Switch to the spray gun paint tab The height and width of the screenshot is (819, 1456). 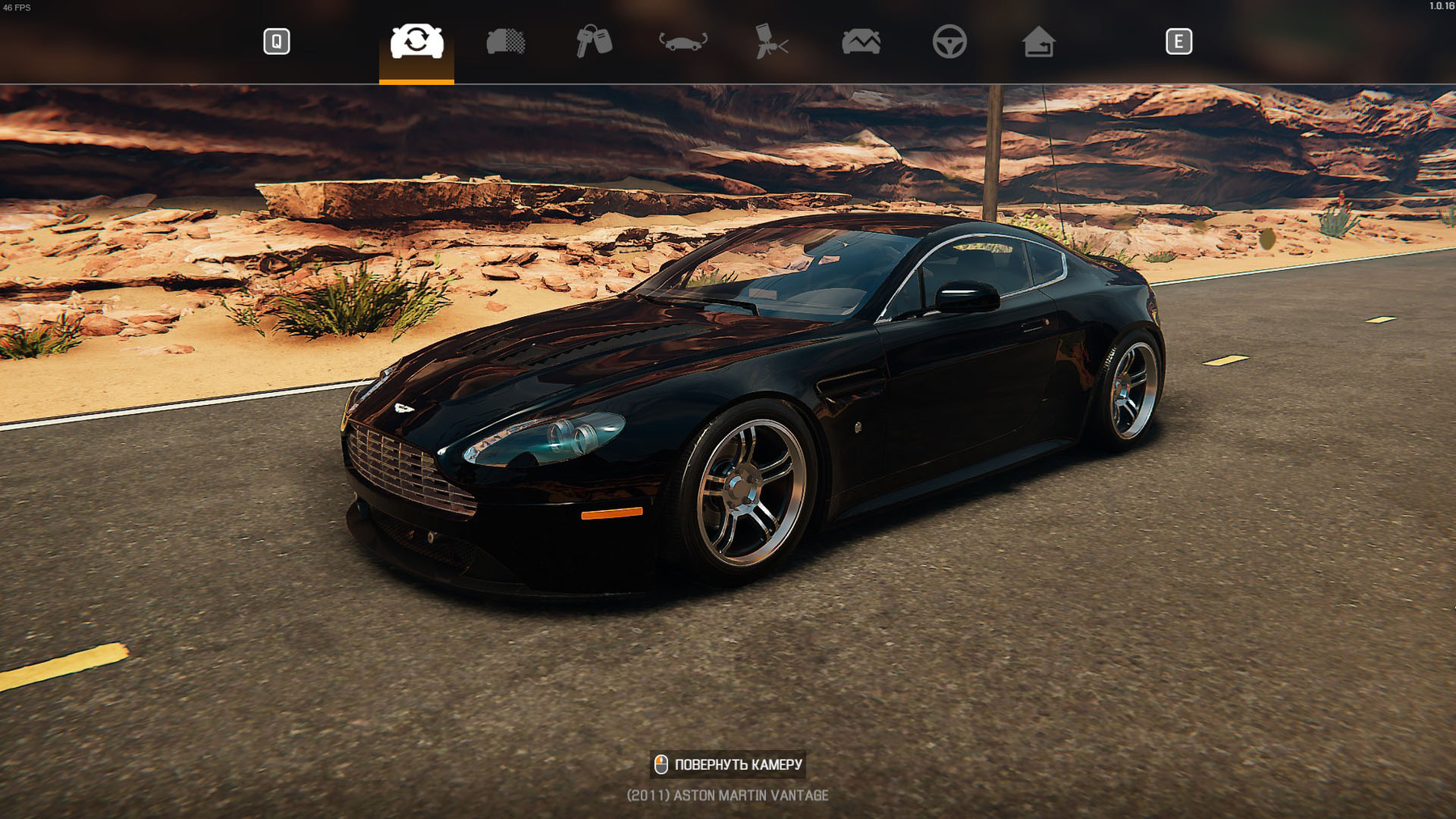pyautogui.click(x=771, y=41)
